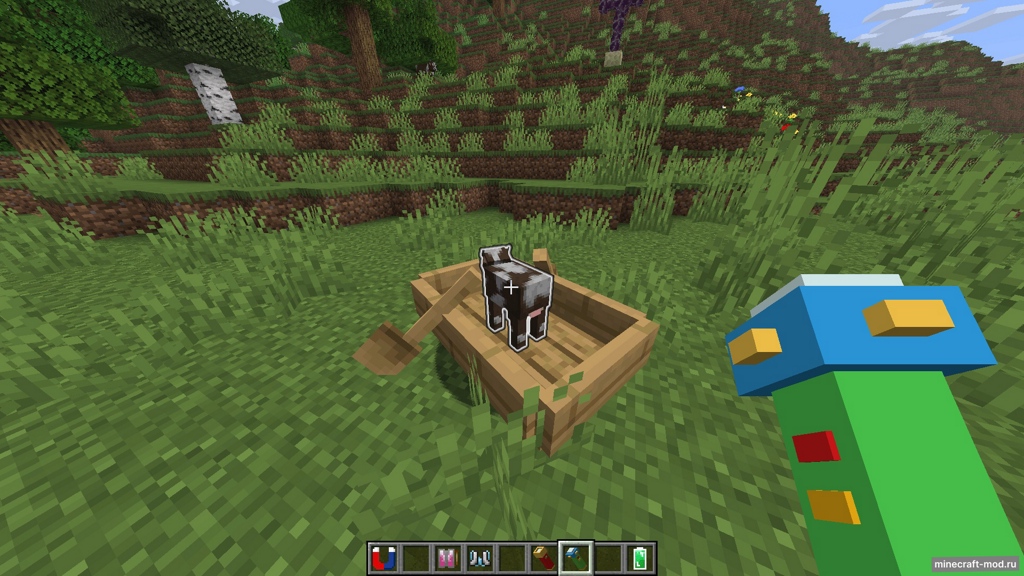Pick the green battery hotbar slot
1024x576 pixels.
click(639, 558)
